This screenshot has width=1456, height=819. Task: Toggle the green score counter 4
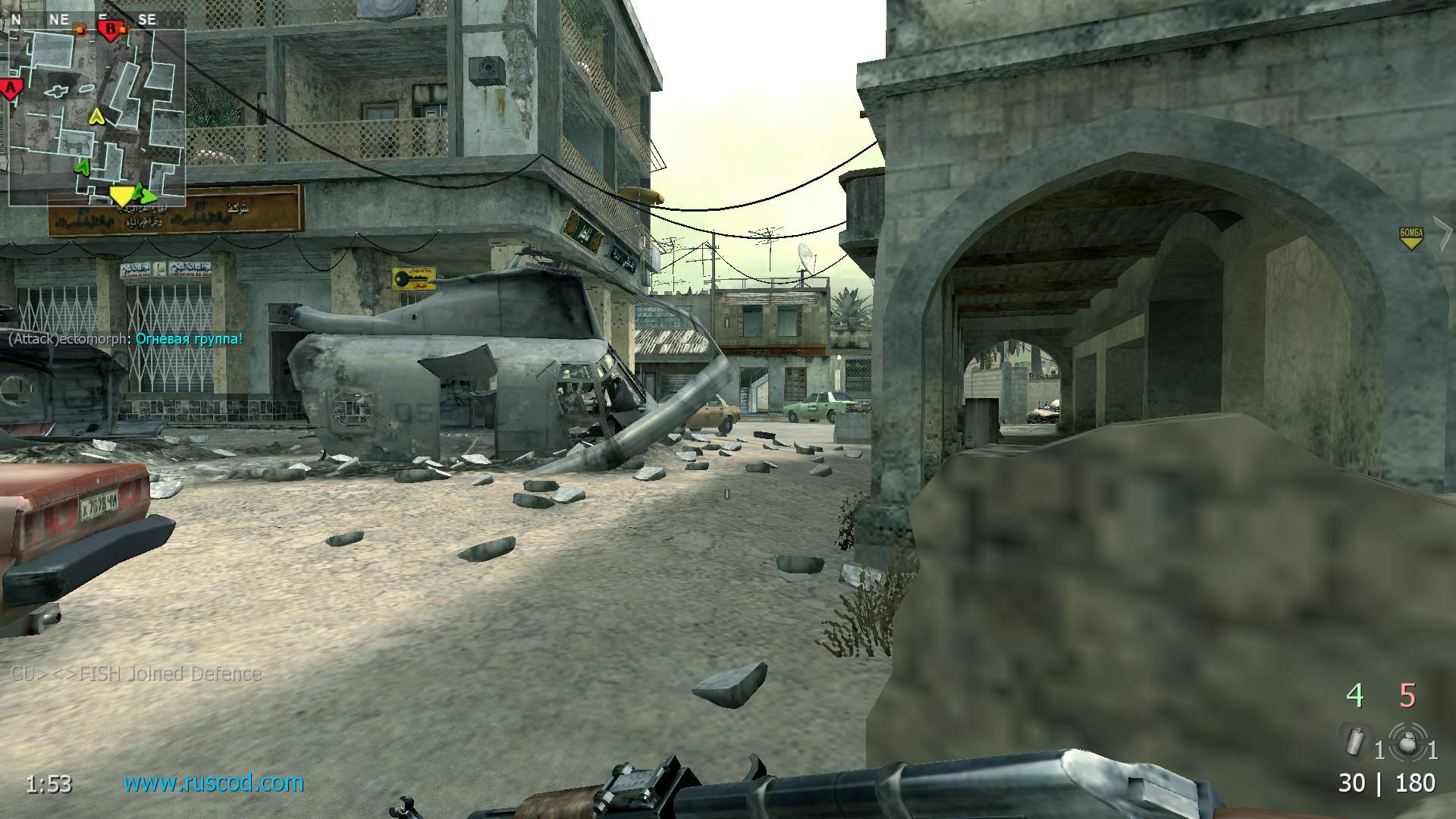pyautogui.click(x=1357, y=694)
